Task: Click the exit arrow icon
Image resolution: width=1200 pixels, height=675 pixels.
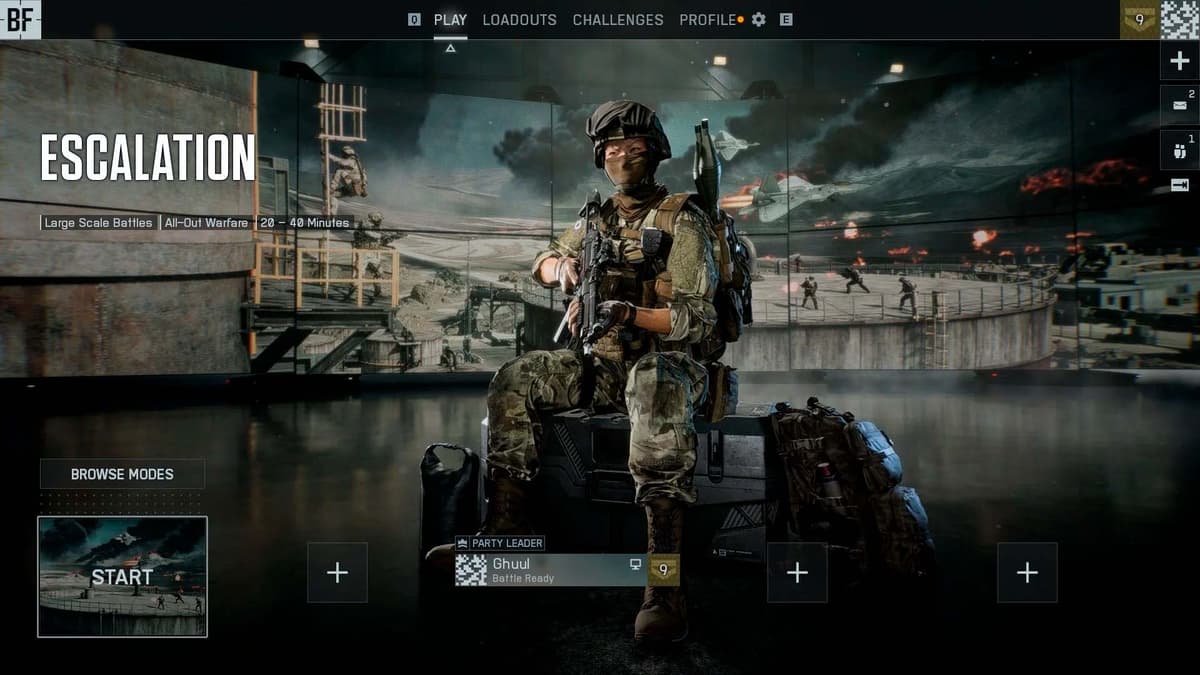Action: (1179, 185)
